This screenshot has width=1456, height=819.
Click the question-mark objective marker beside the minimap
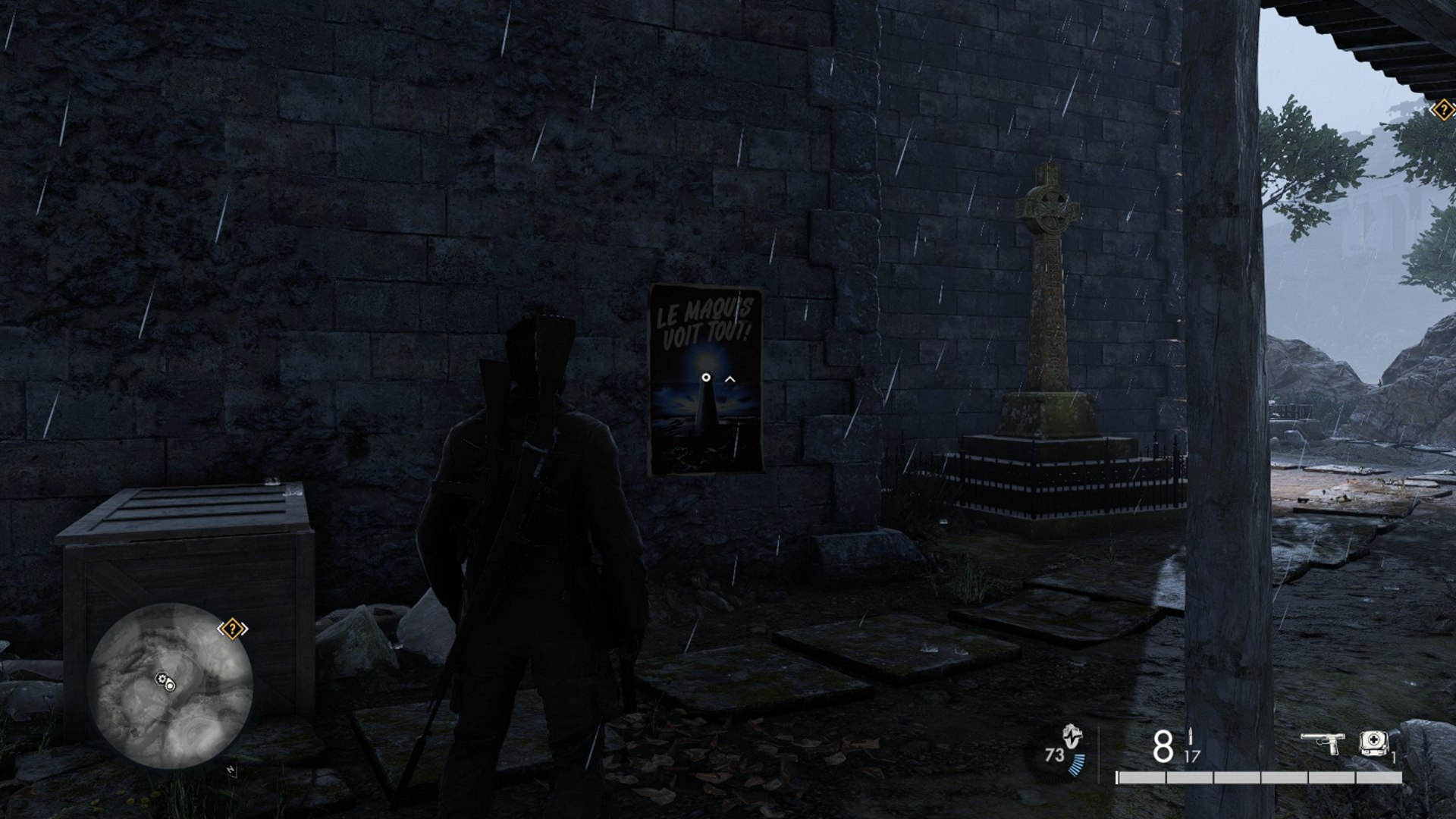pos(233,629)
